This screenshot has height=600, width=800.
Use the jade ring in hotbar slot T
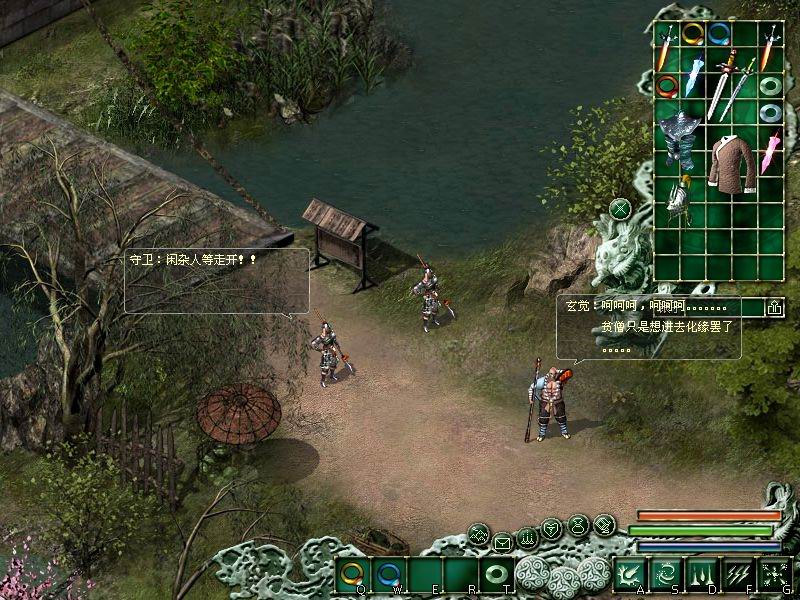coord(496,575)
